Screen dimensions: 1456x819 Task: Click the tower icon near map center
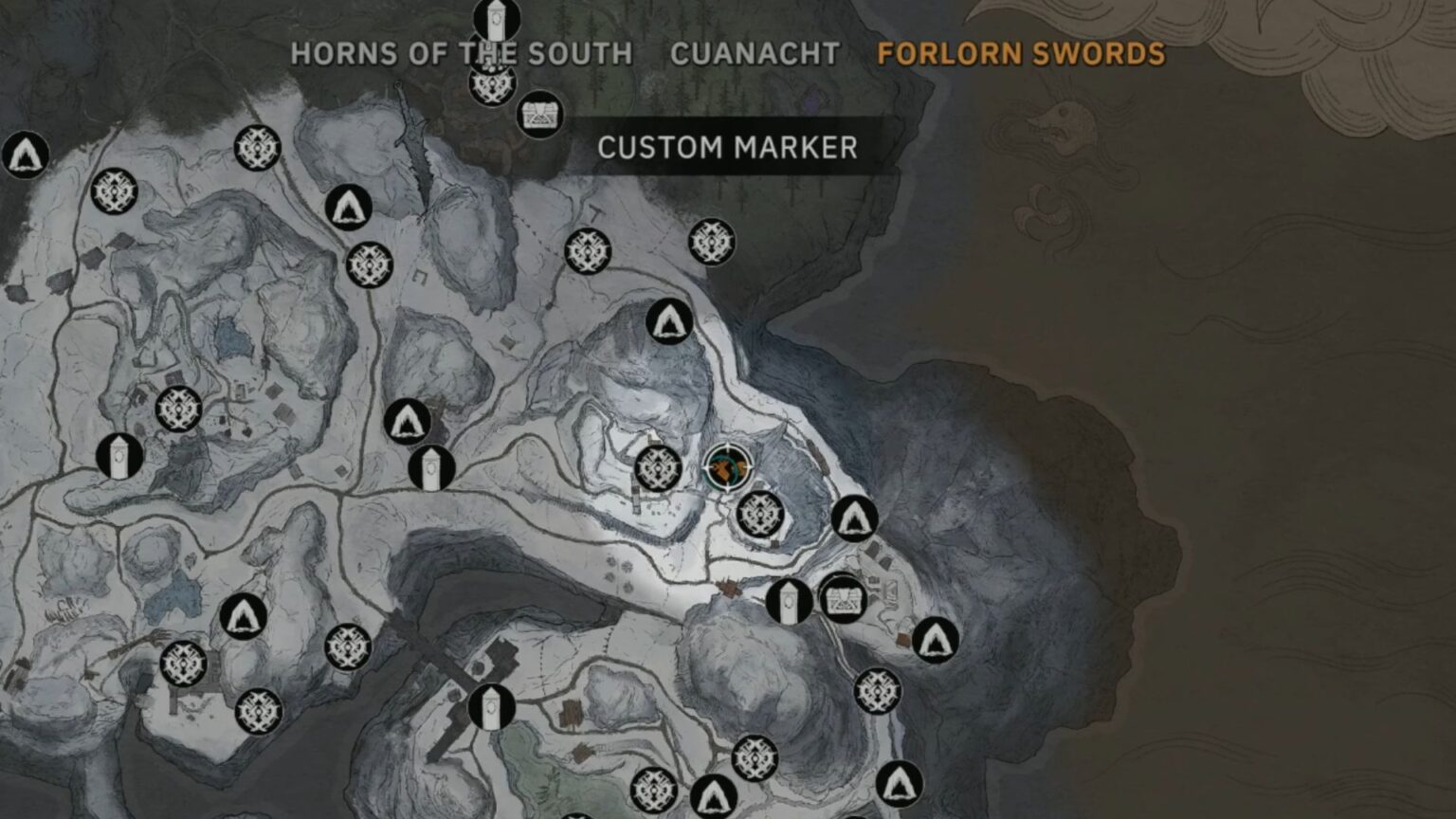point(432,466)
